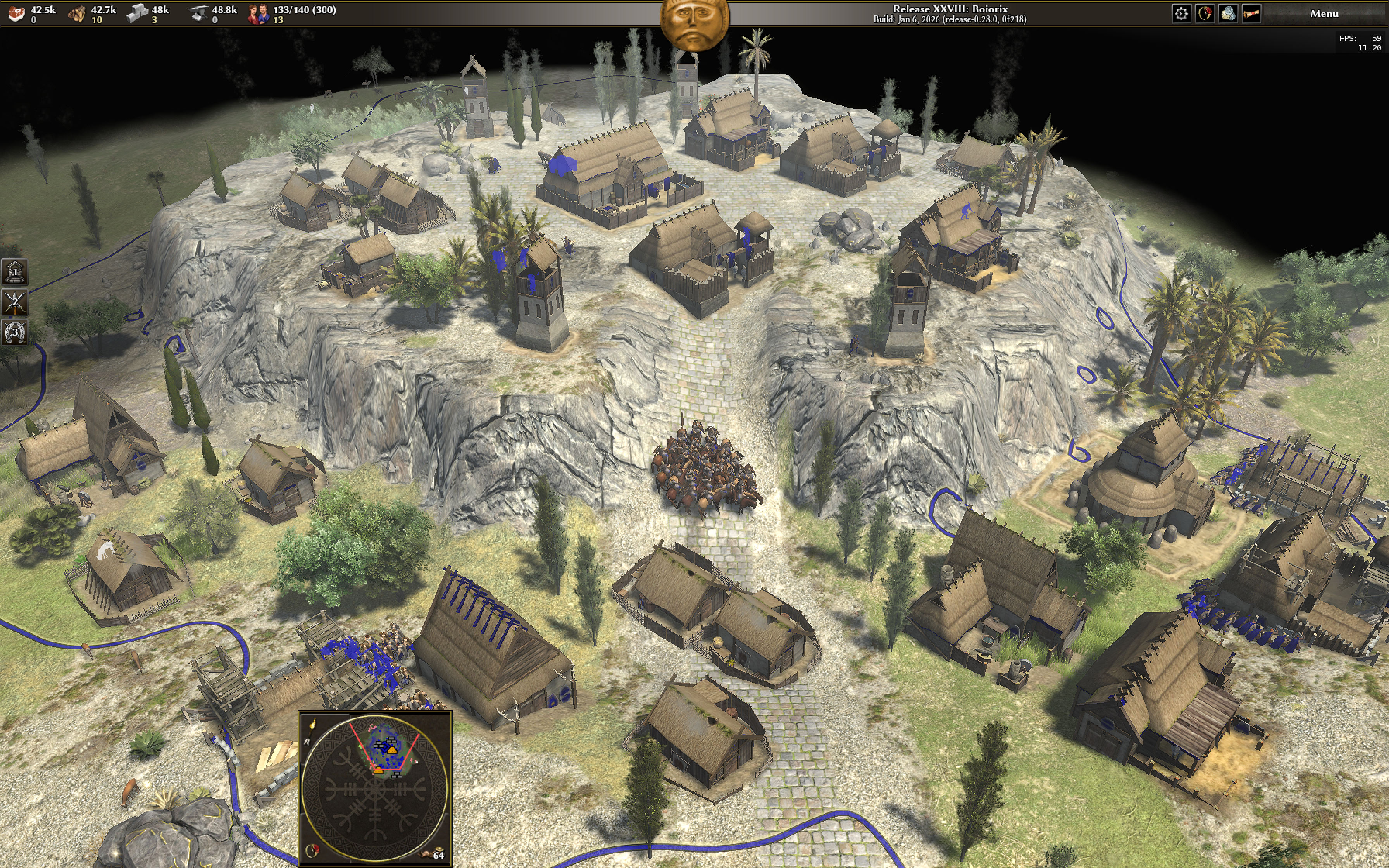
Task: Open the Menu dropdown
Action: pyautogui.click(x=1324, y=14)
